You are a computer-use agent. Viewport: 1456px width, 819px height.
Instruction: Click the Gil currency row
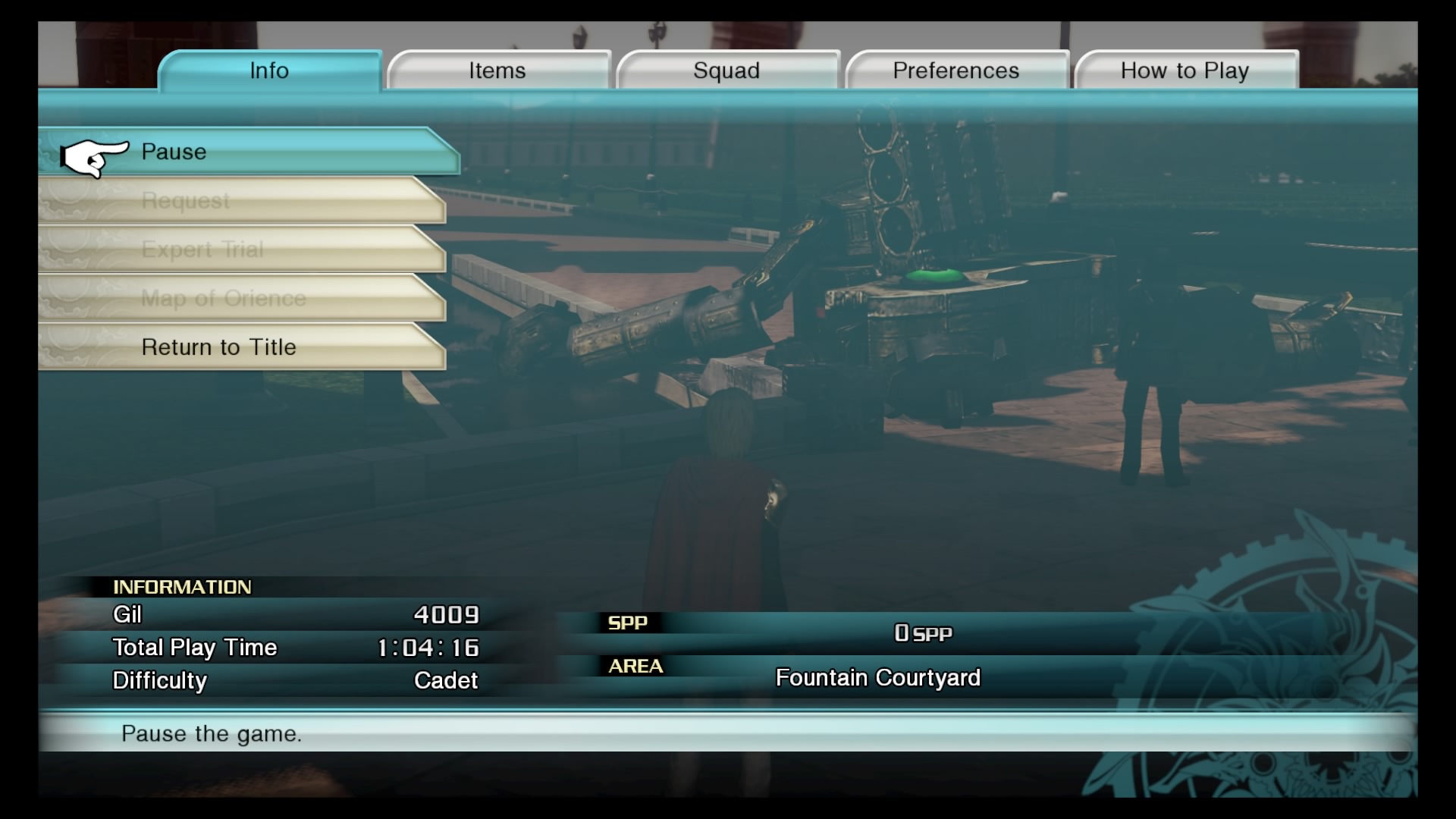click(x=296, y=616)
